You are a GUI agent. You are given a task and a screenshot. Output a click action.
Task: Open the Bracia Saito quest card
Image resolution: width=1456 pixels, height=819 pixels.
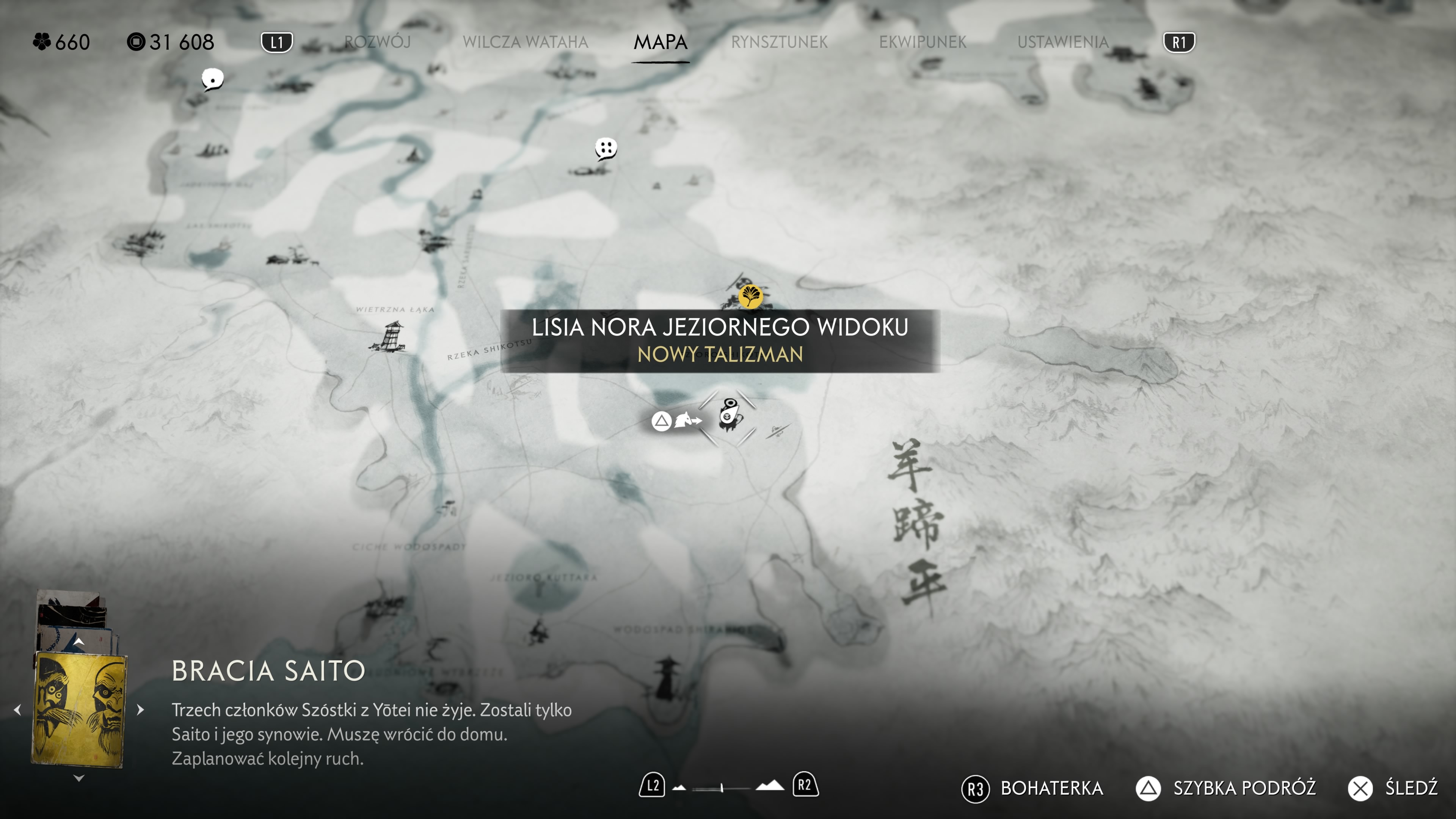(79, 709)
